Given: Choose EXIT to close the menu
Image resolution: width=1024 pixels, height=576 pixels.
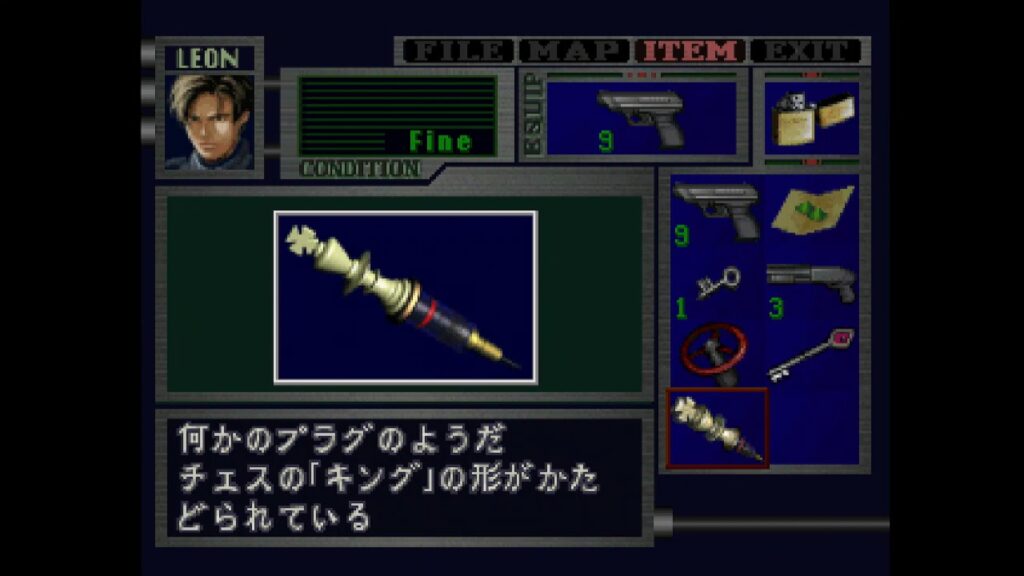Looking at the screenshot, I should (807, 51).
